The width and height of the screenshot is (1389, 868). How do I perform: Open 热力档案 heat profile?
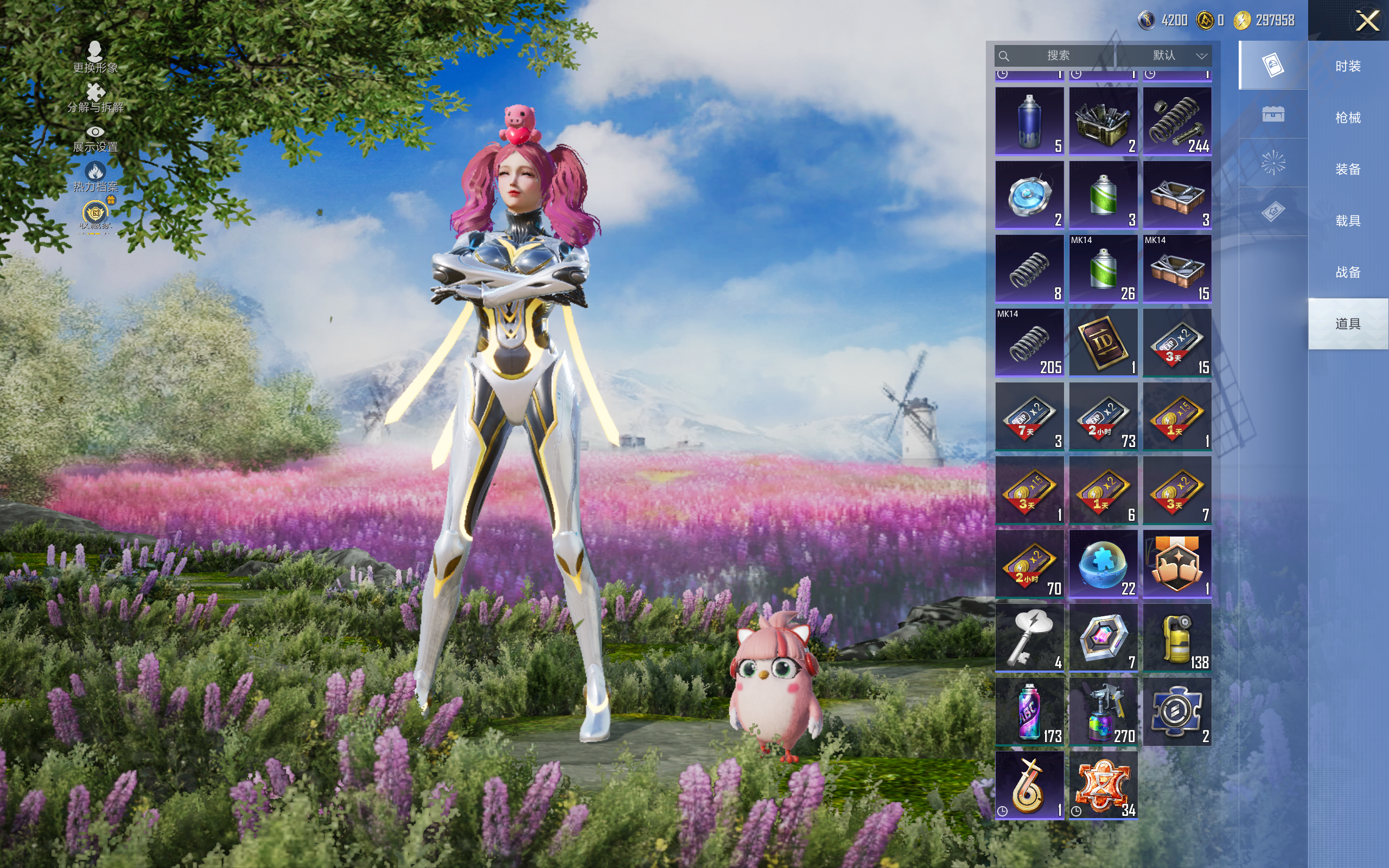pyautogui.click(x=95, y=177)
